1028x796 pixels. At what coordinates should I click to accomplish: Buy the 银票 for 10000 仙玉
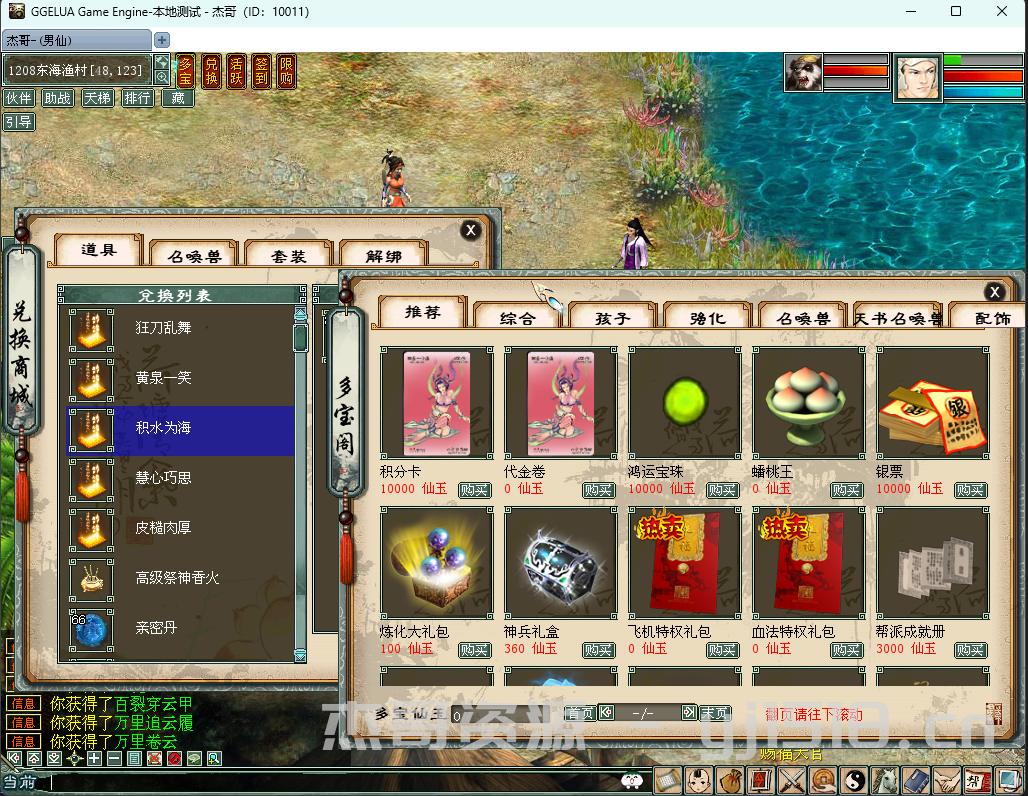click(x=970, y=490)
